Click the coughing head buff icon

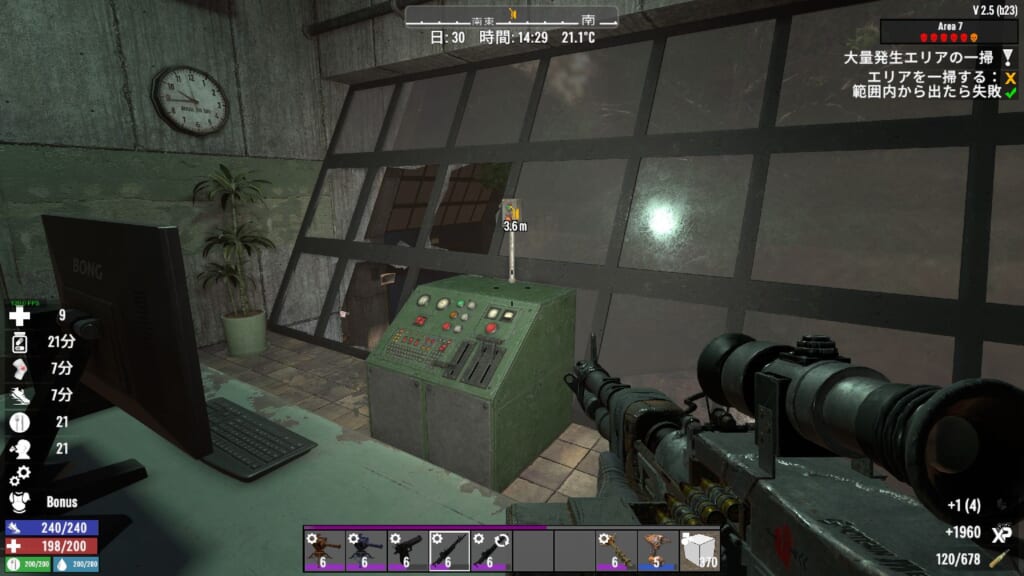click(x=19, y=448)
